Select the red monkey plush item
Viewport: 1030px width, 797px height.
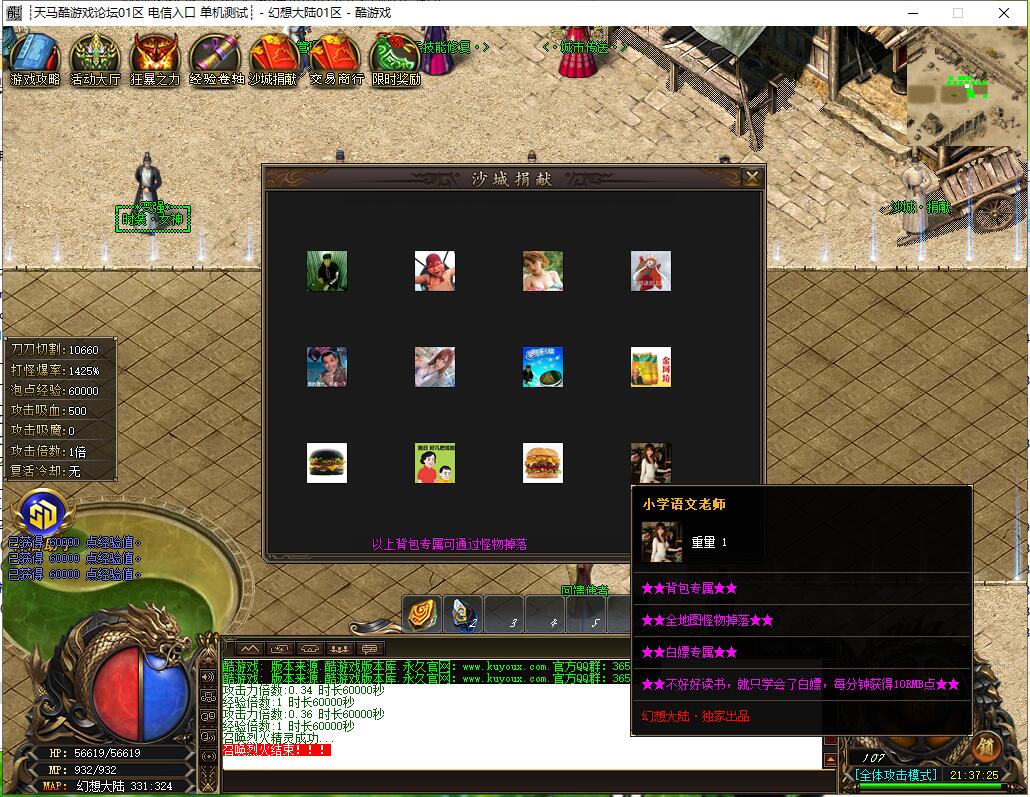tap(651, 271)
